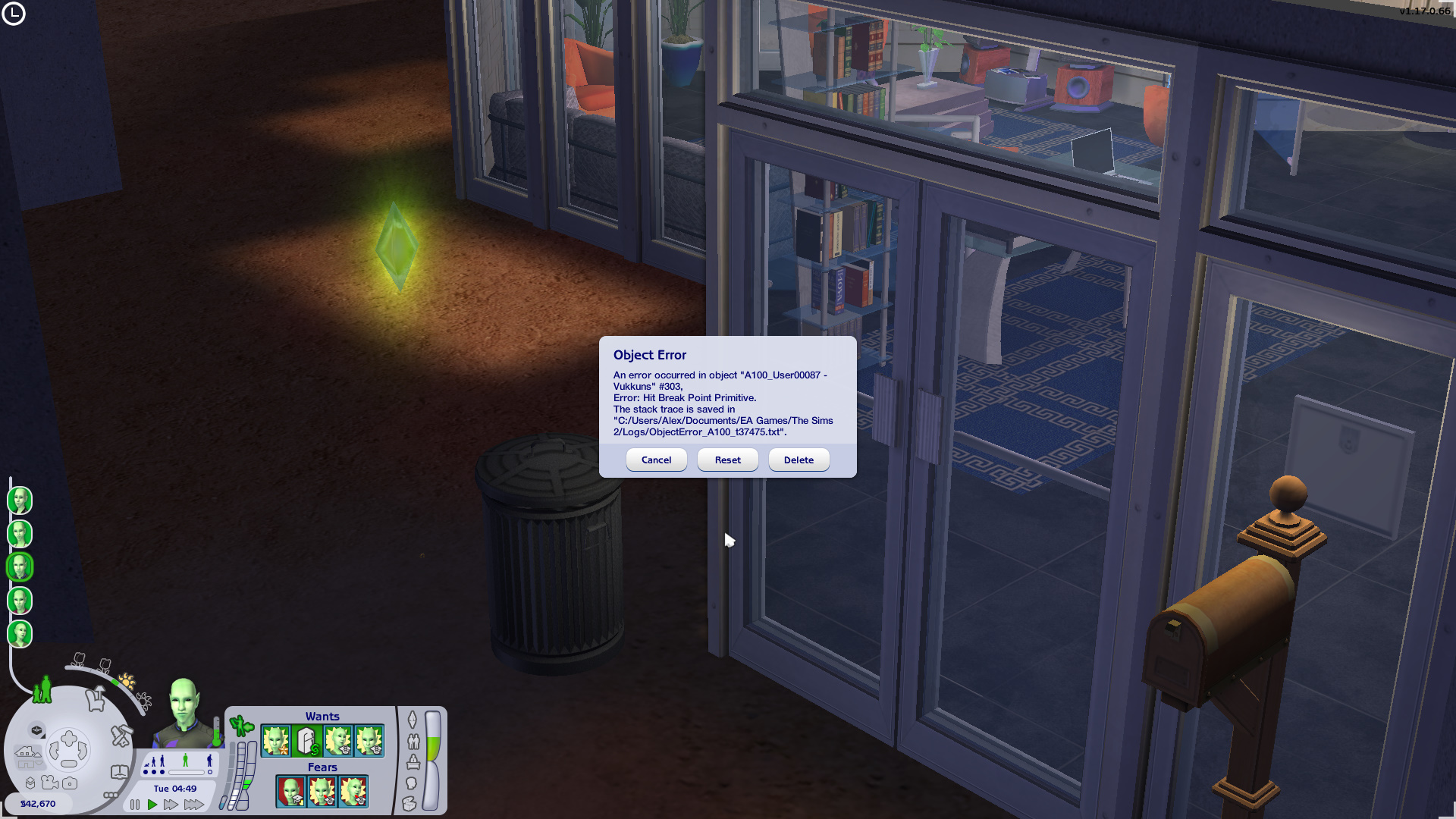Pause the game with the pause control
The height and width of the screenshot is (819, 1456).
pyautogui.click(x=135, y=805)
